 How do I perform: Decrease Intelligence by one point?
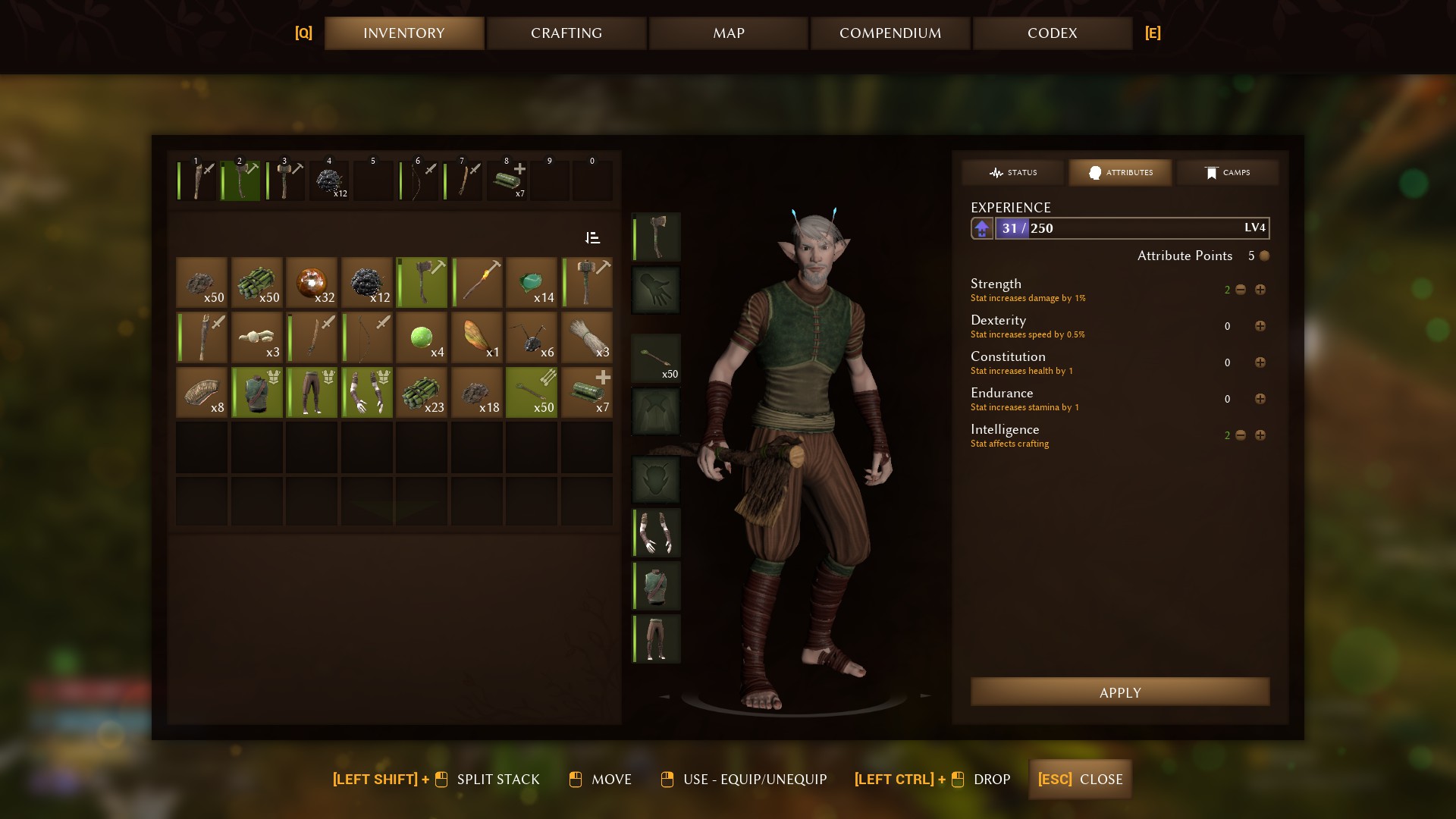coord(1241,435)
